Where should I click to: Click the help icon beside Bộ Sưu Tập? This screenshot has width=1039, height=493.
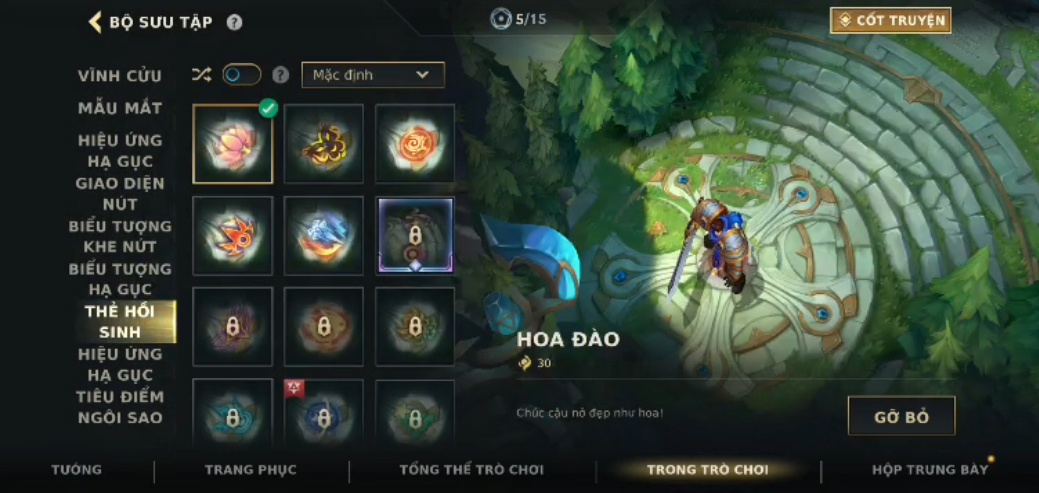click(x=234, y=22)
